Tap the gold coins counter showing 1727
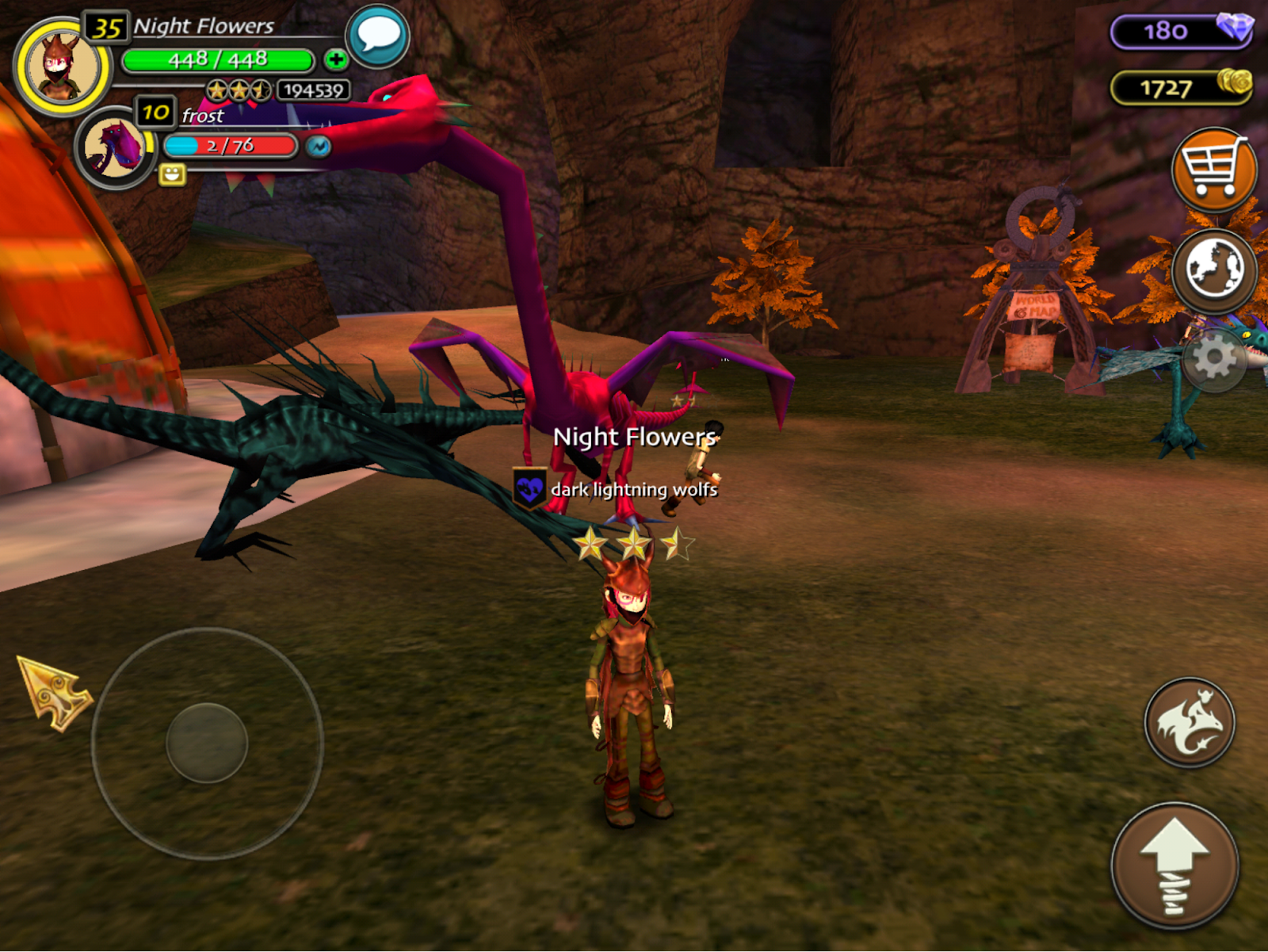1268x952 pixels. pyautogui.click(x=1181, y=87)
